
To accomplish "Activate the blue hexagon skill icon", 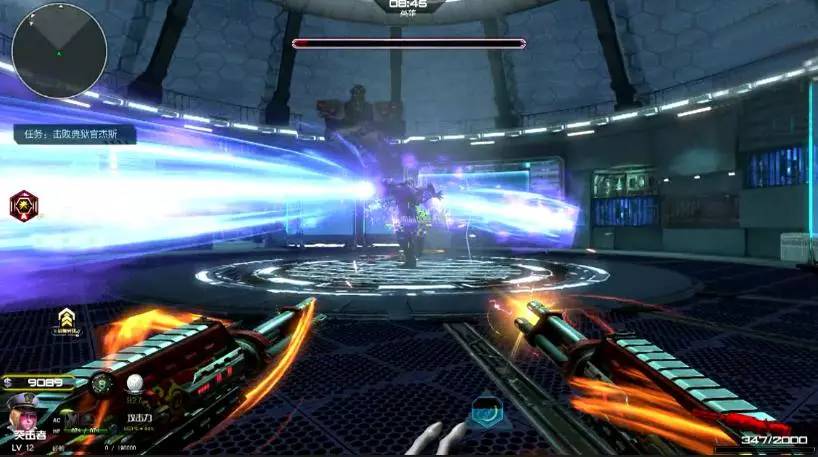I will (x=484, y=411).
